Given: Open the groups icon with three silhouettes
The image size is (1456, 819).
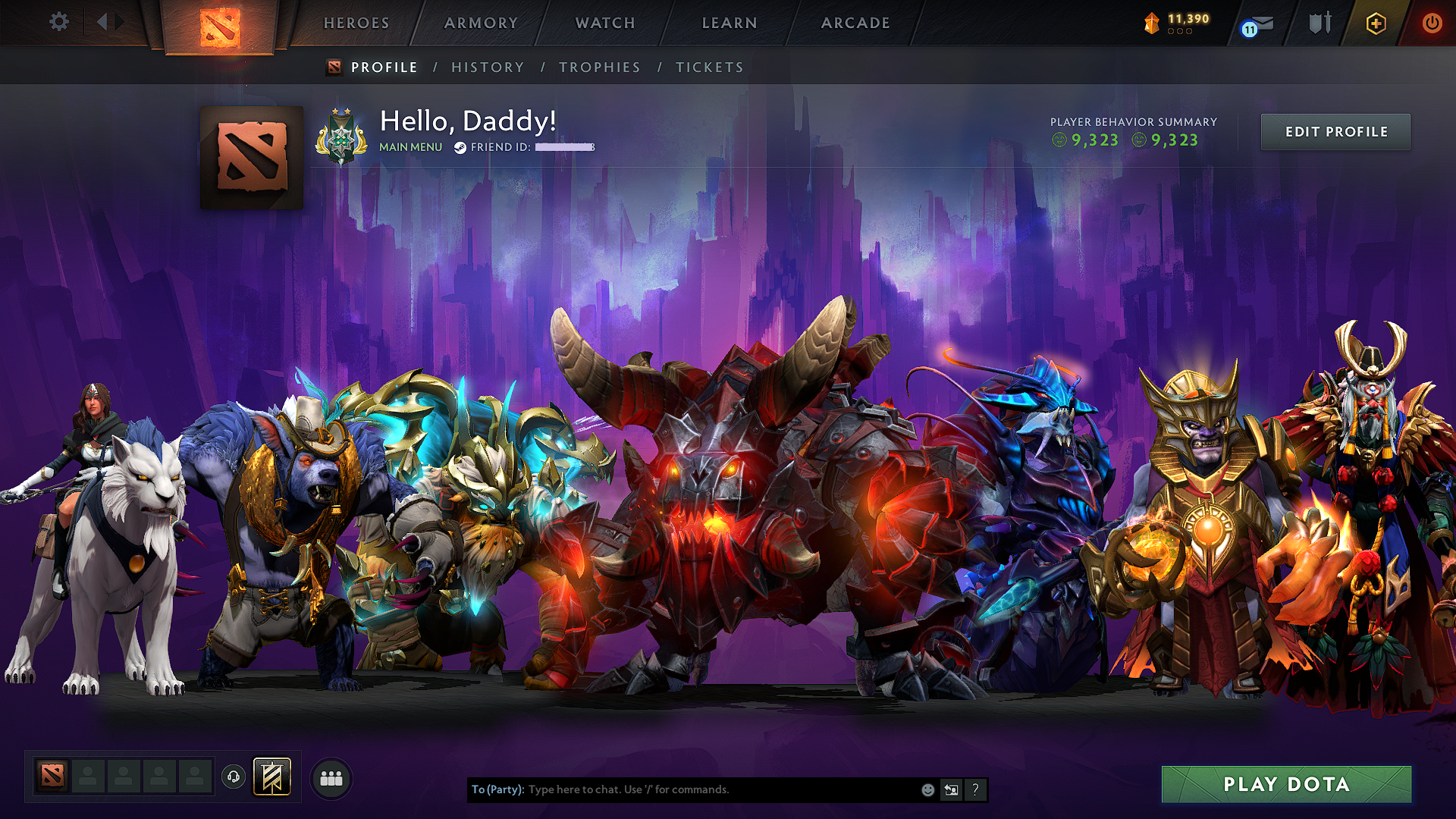Looking at the screenshot, I should [331, 777].
